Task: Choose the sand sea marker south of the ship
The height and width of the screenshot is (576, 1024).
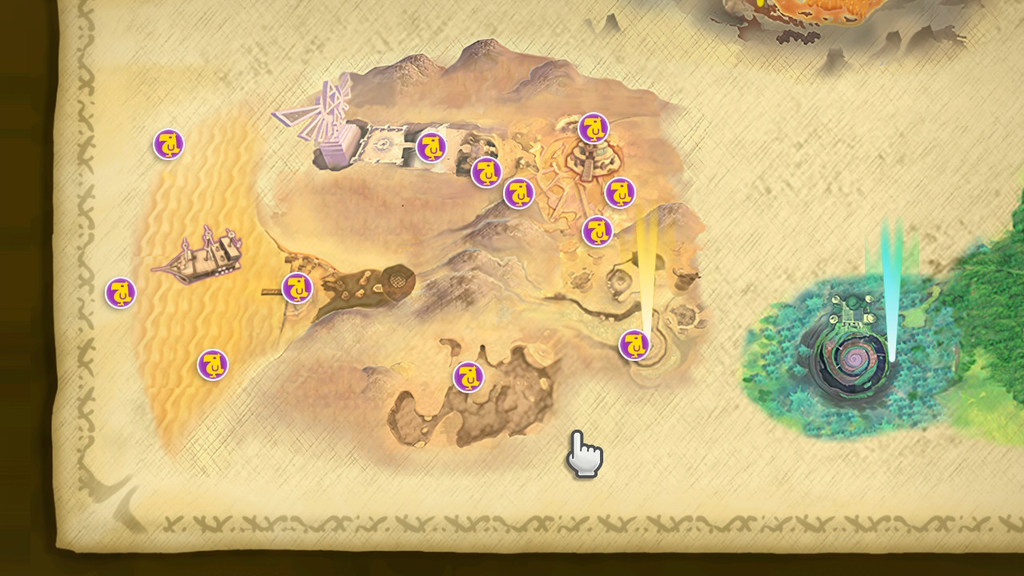Action: point(212,364)
